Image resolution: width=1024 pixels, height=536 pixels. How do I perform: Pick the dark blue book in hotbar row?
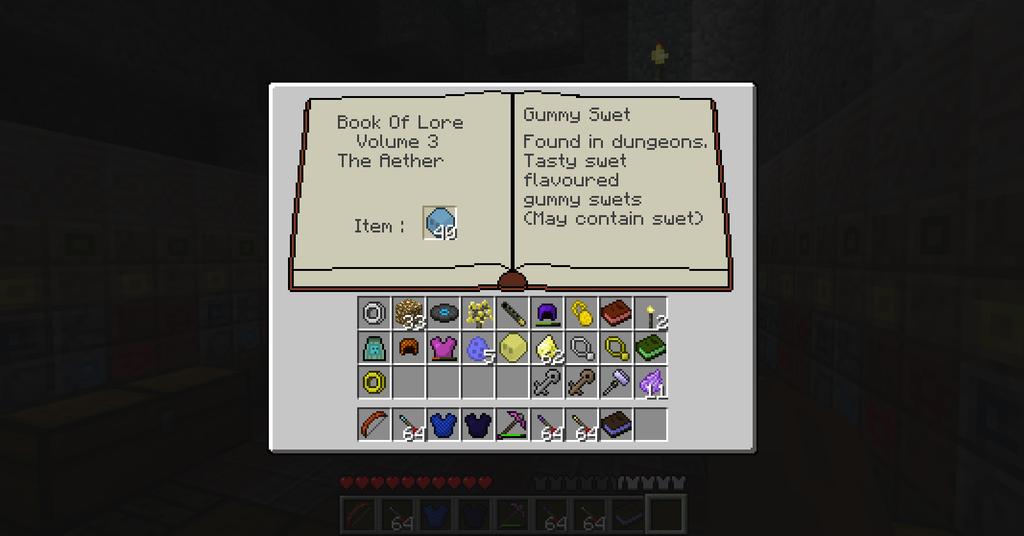pos(615,424)
